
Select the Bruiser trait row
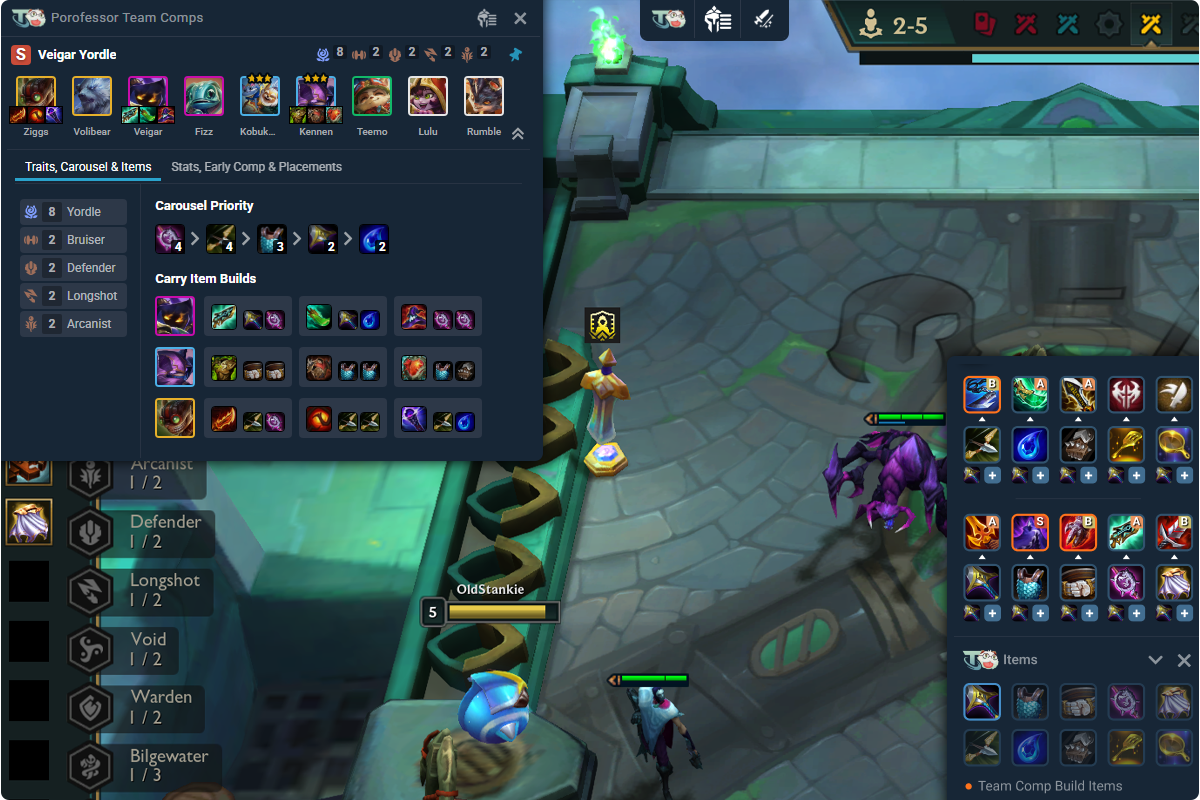[74, 240]
